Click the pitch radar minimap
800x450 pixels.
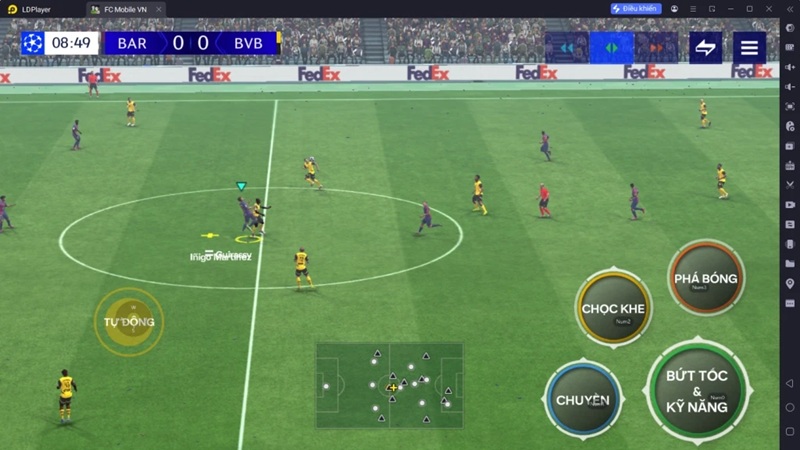(389, 385)
